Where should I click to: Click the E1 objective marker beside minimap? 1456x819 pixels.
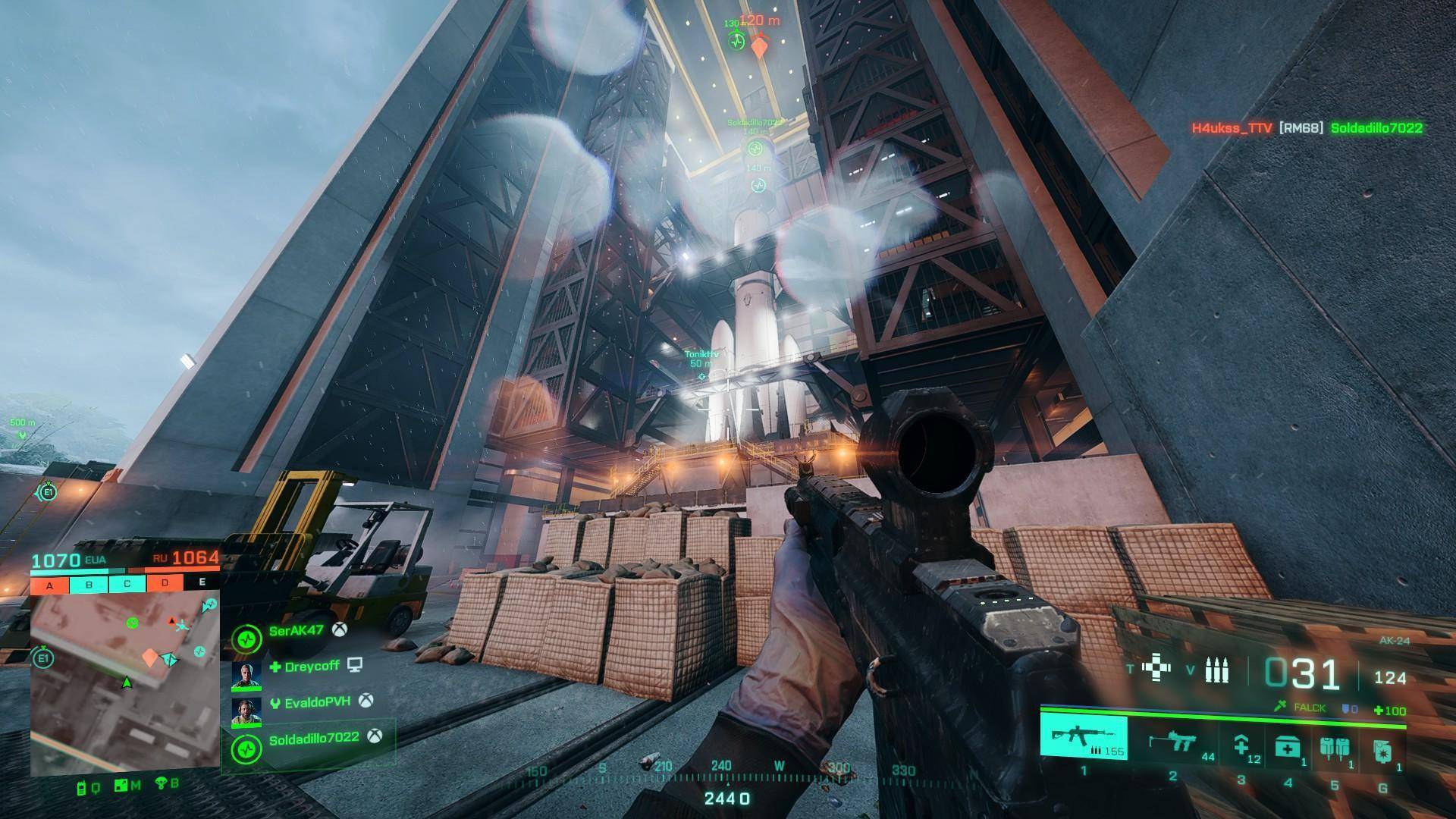click(43, 657)
